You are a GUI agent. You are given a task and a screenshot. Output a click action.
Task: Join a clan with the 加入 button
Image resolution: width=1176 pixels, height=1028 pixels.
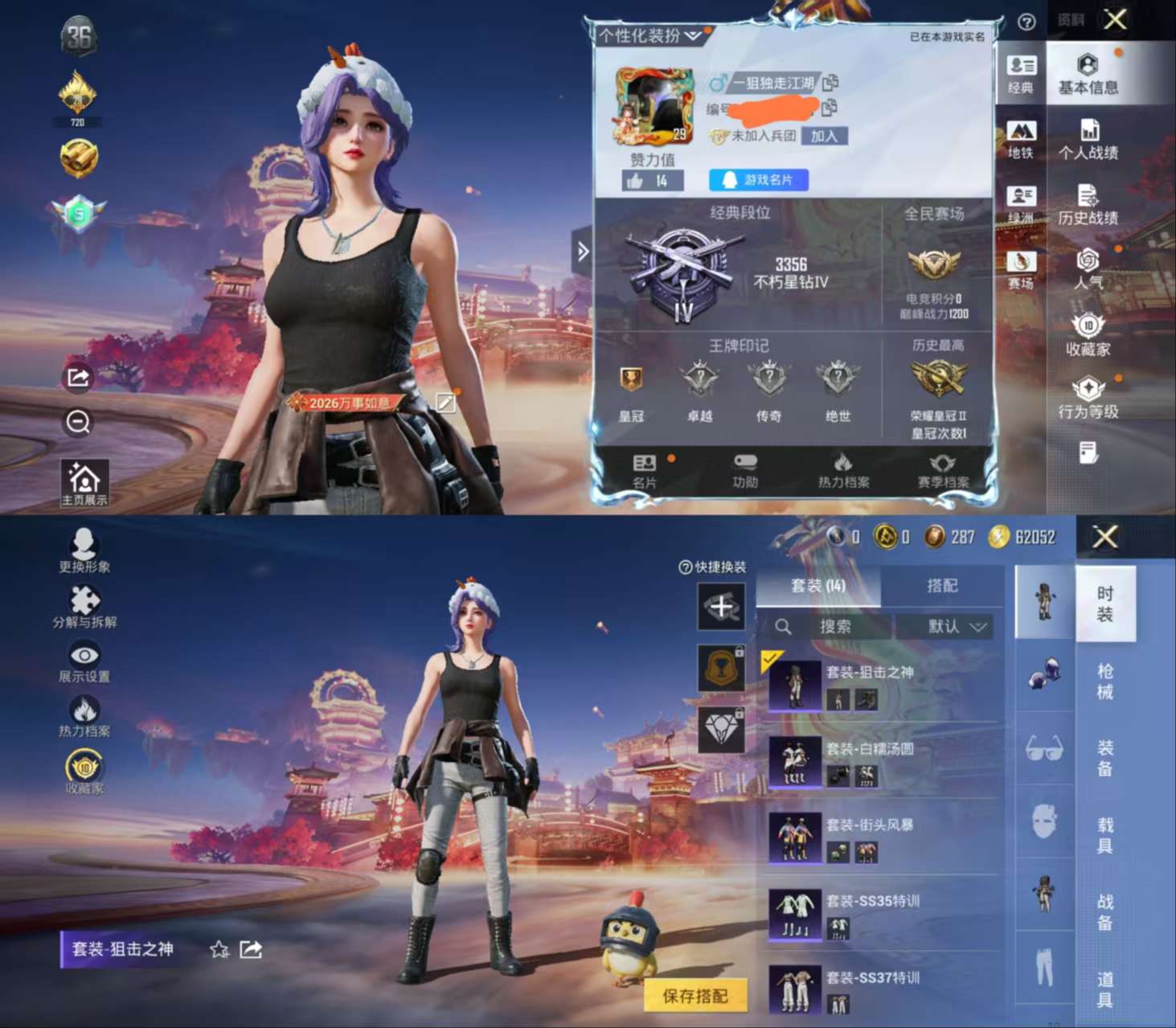pyautogui.click(x=824, y=136)
